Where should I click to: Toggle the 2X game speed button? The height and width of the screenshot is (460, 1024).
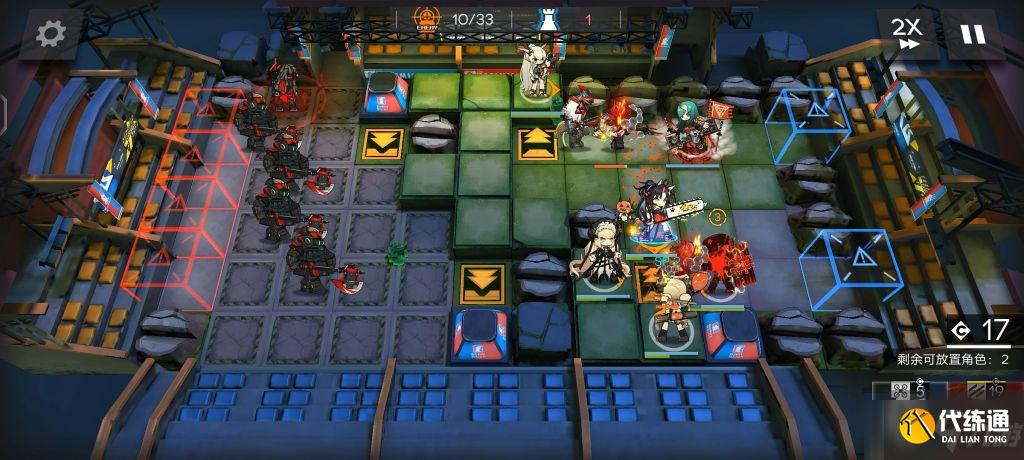pos(908,34)
